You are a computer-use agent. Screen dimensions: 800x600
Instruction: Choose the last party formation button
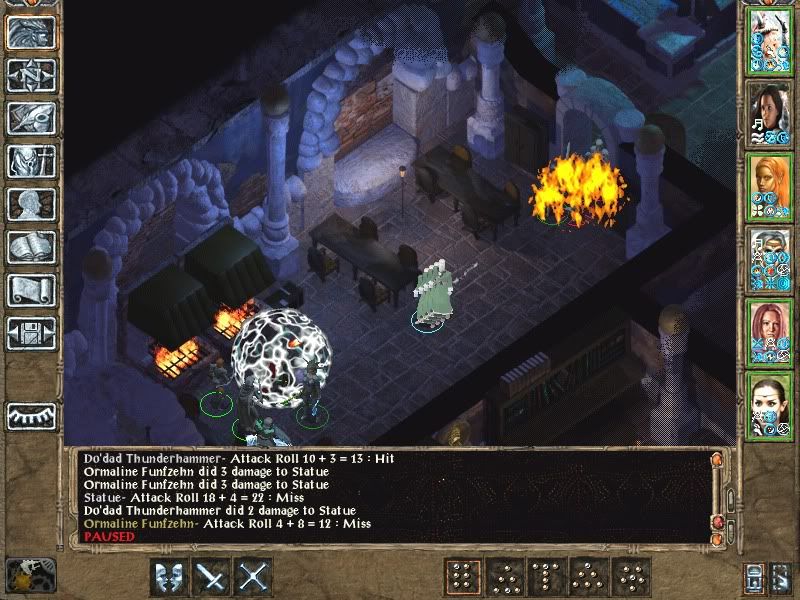[634, 577]
